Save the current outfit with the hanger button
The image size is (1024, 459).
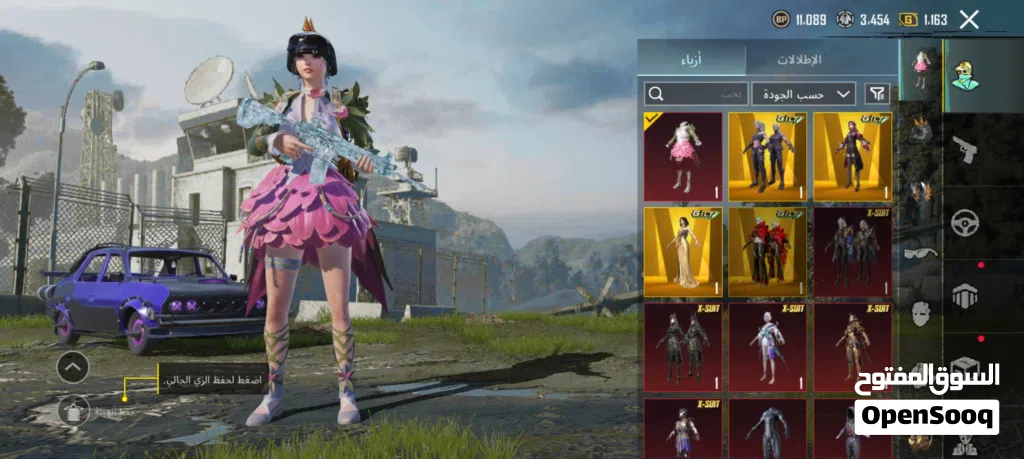(72, 409)
